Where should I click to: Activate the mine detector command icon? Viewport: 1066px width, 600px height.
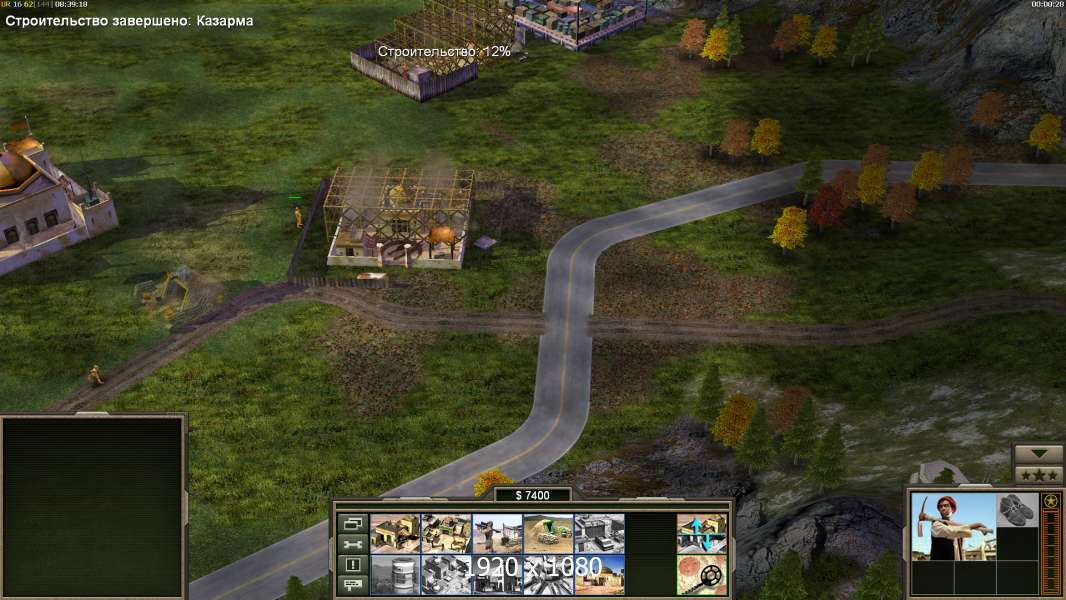[x=701, y=574]
